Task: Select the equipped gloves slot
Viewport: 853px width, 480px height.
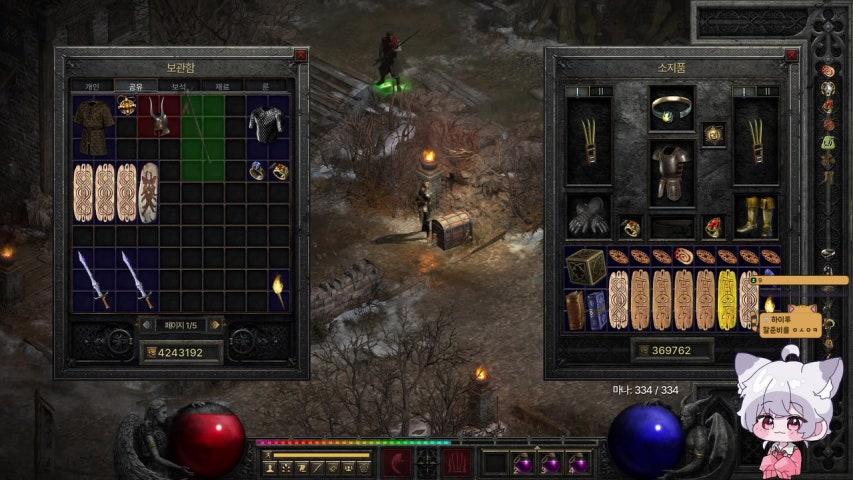Action: [587, 215]
